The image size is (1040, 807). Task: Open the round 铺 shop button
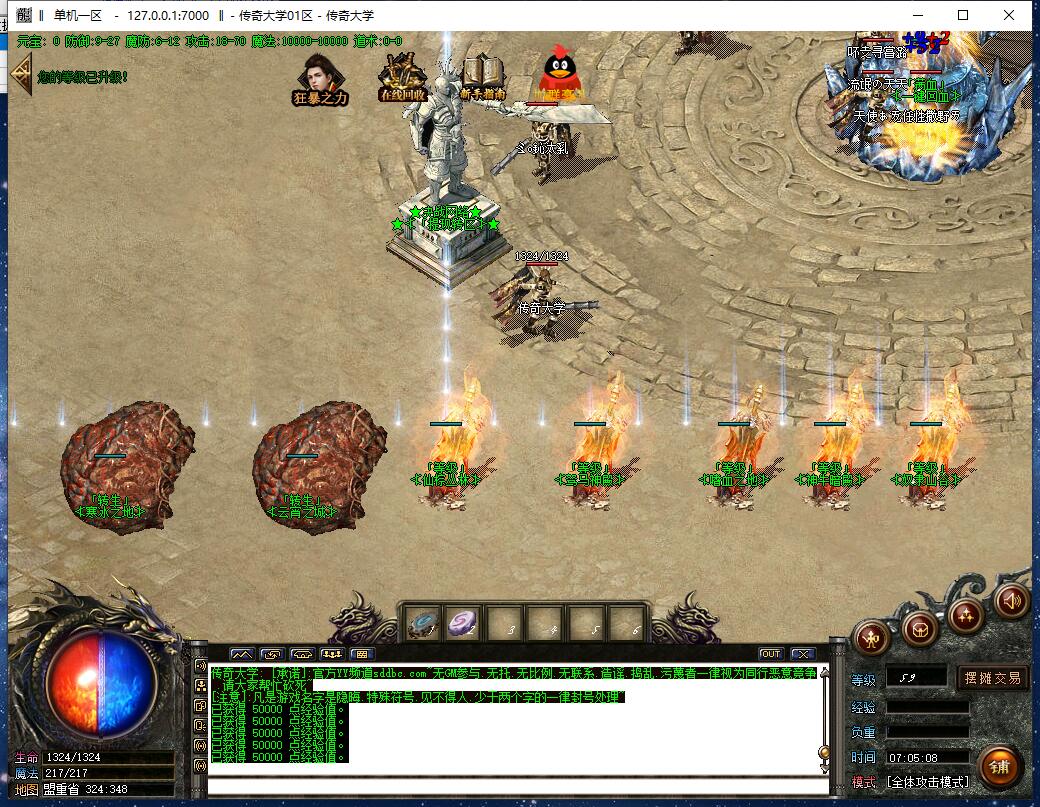point(1000,766)
